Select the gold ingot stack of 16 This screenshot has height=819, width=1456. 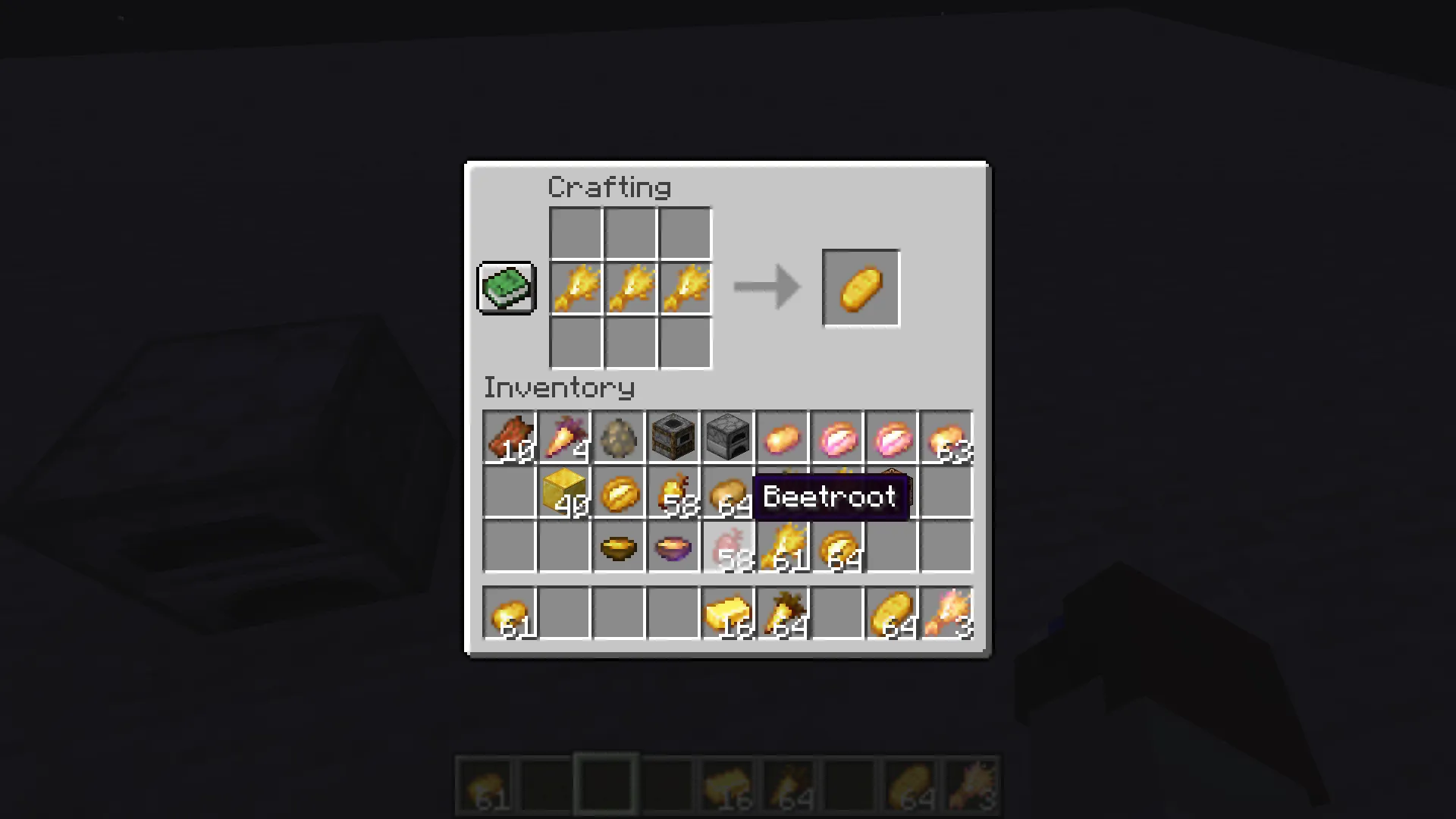(x=727, y=614)
